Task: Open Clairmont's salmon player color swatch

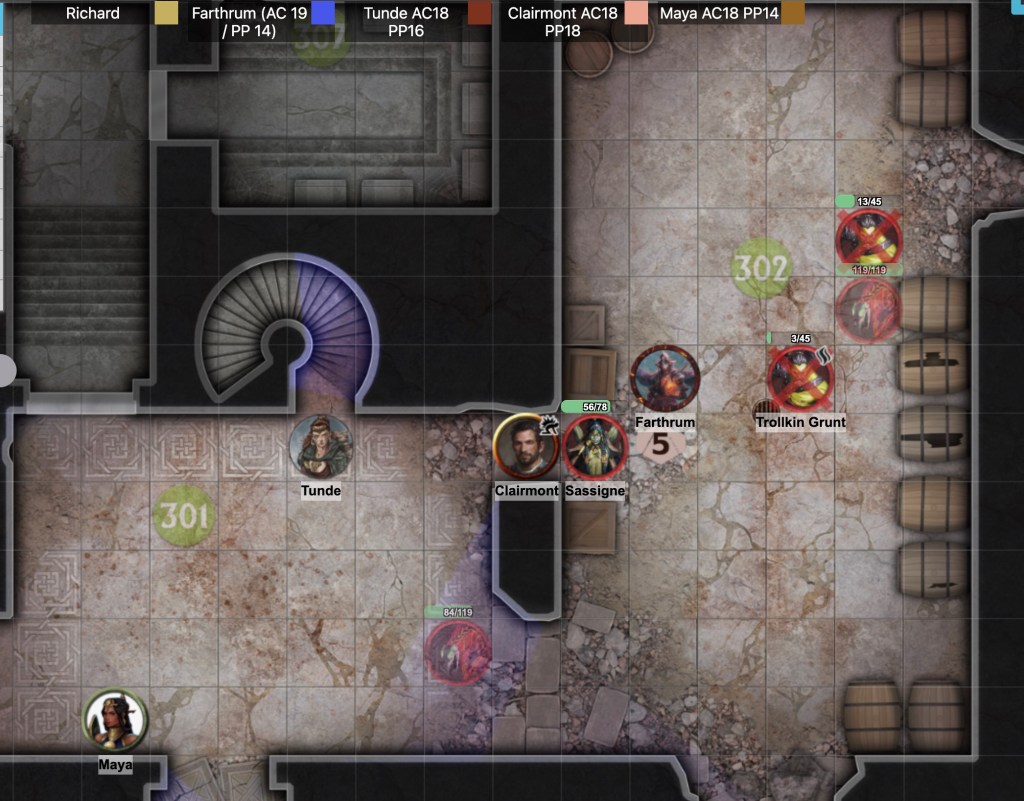Action: tap(636, 13)
